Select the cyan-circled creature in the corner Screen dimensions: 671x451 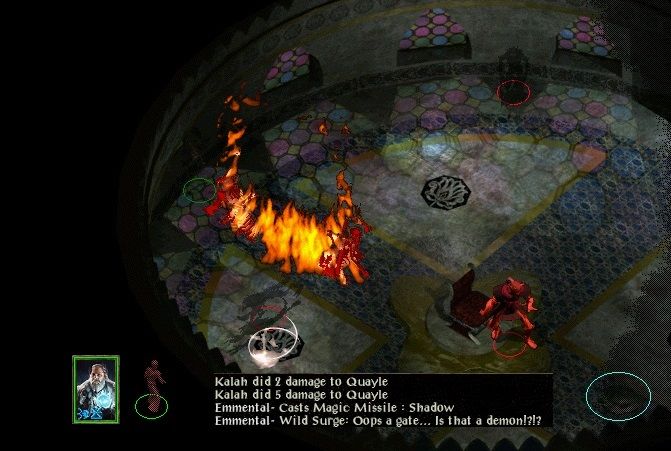[617, 395]
